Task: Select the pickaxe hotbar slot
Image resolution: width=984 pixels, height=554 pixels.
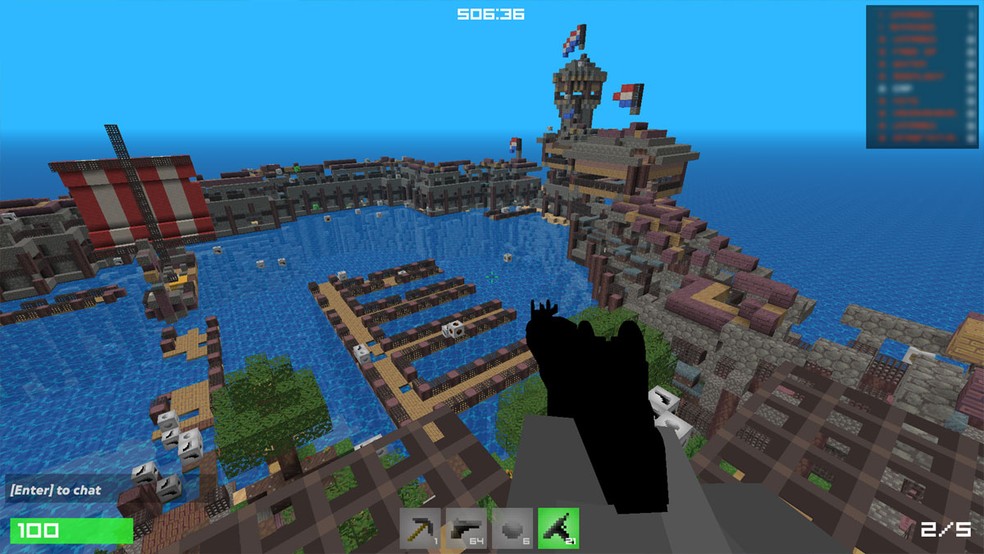Action: coord(421,528)
